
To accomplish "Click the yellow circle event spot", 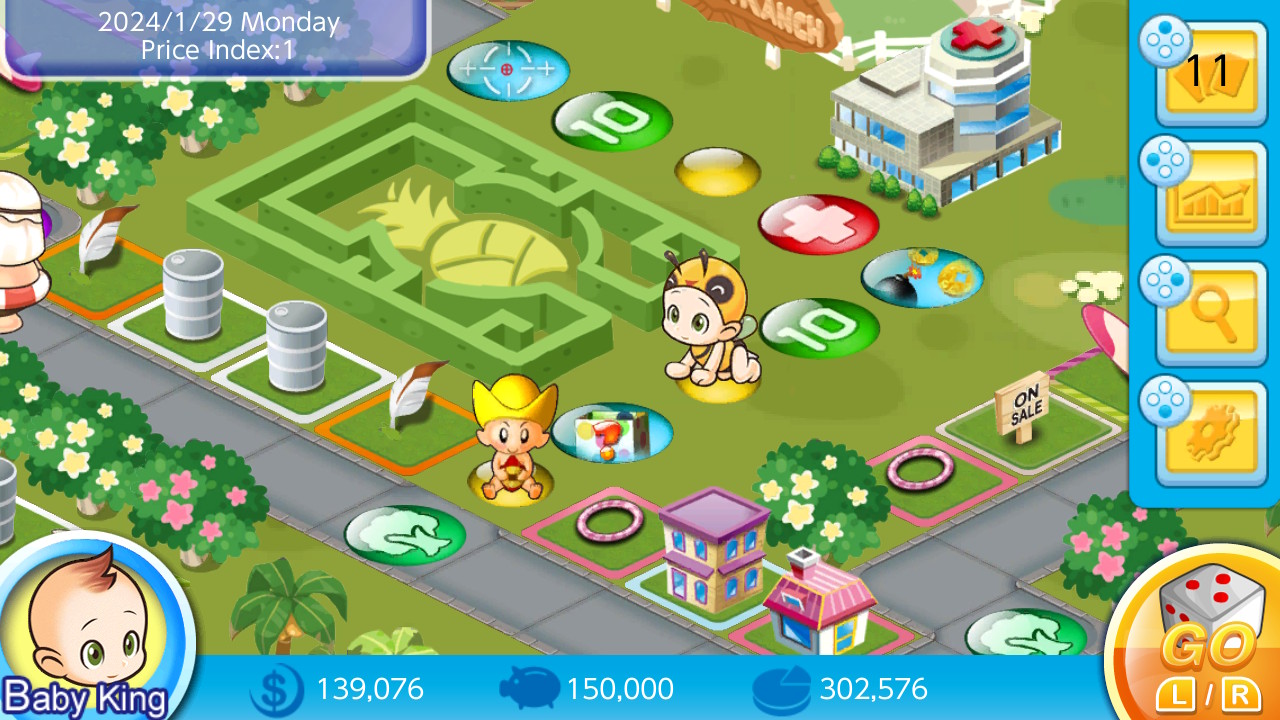I will pyautogui.click(x=718, y=172).
